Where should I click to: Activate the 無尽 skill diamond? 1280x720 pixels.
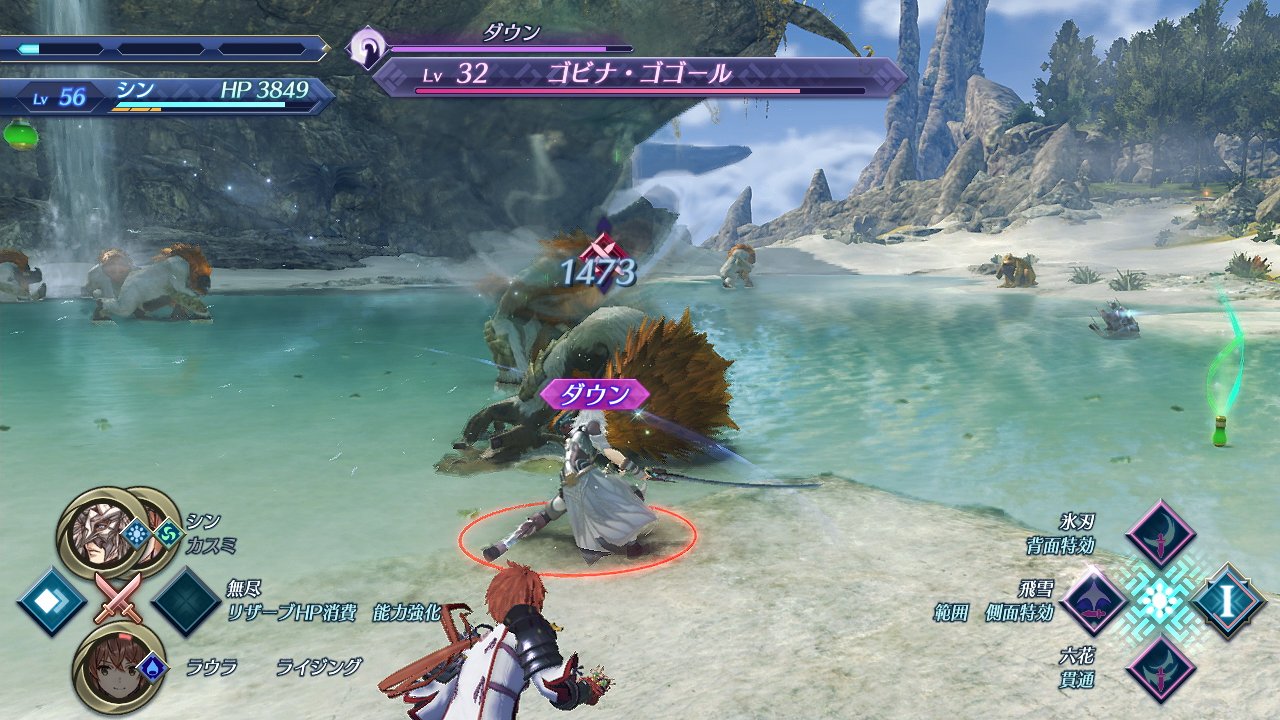click(x=186, y=601)
